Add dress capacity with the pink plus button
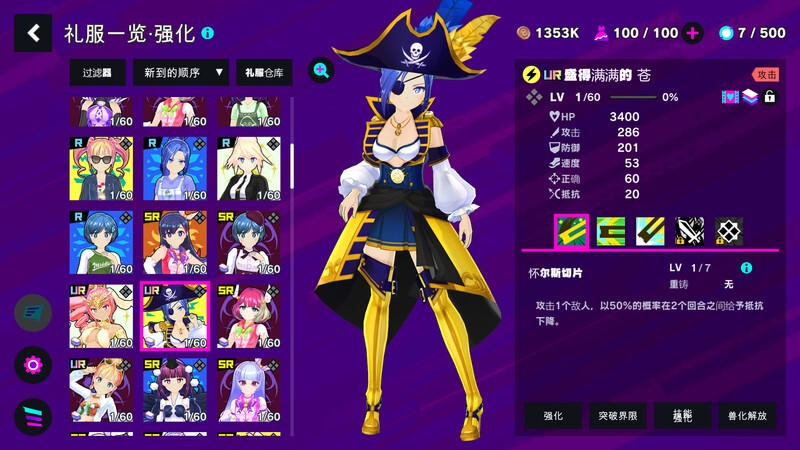Screen dimensions: 800x450 click(x=693, y=33)
